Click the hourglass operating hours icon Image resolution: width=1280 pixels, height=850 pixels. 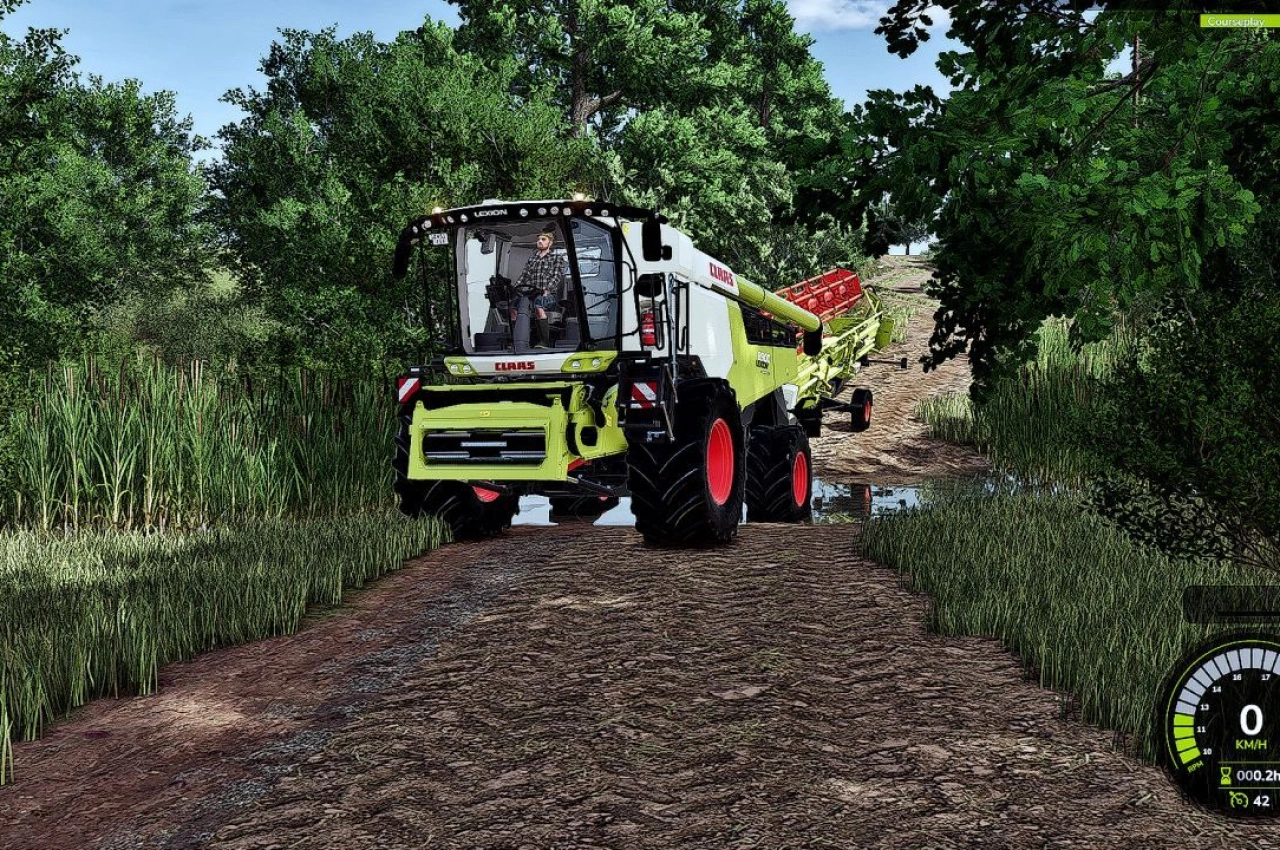(x=1226, y=775)
